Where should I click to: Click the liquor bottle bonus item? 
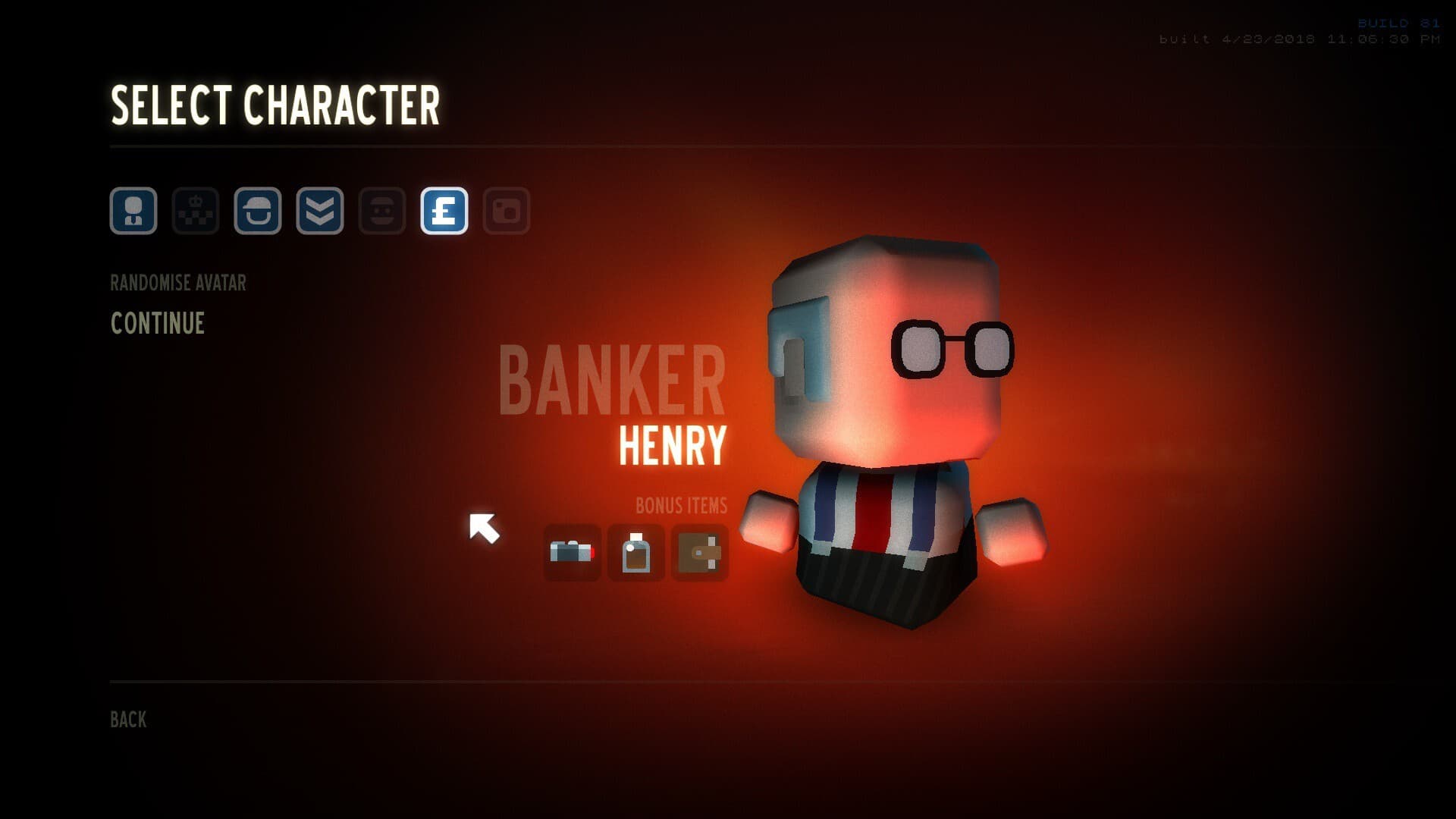[x=636, y=553]
